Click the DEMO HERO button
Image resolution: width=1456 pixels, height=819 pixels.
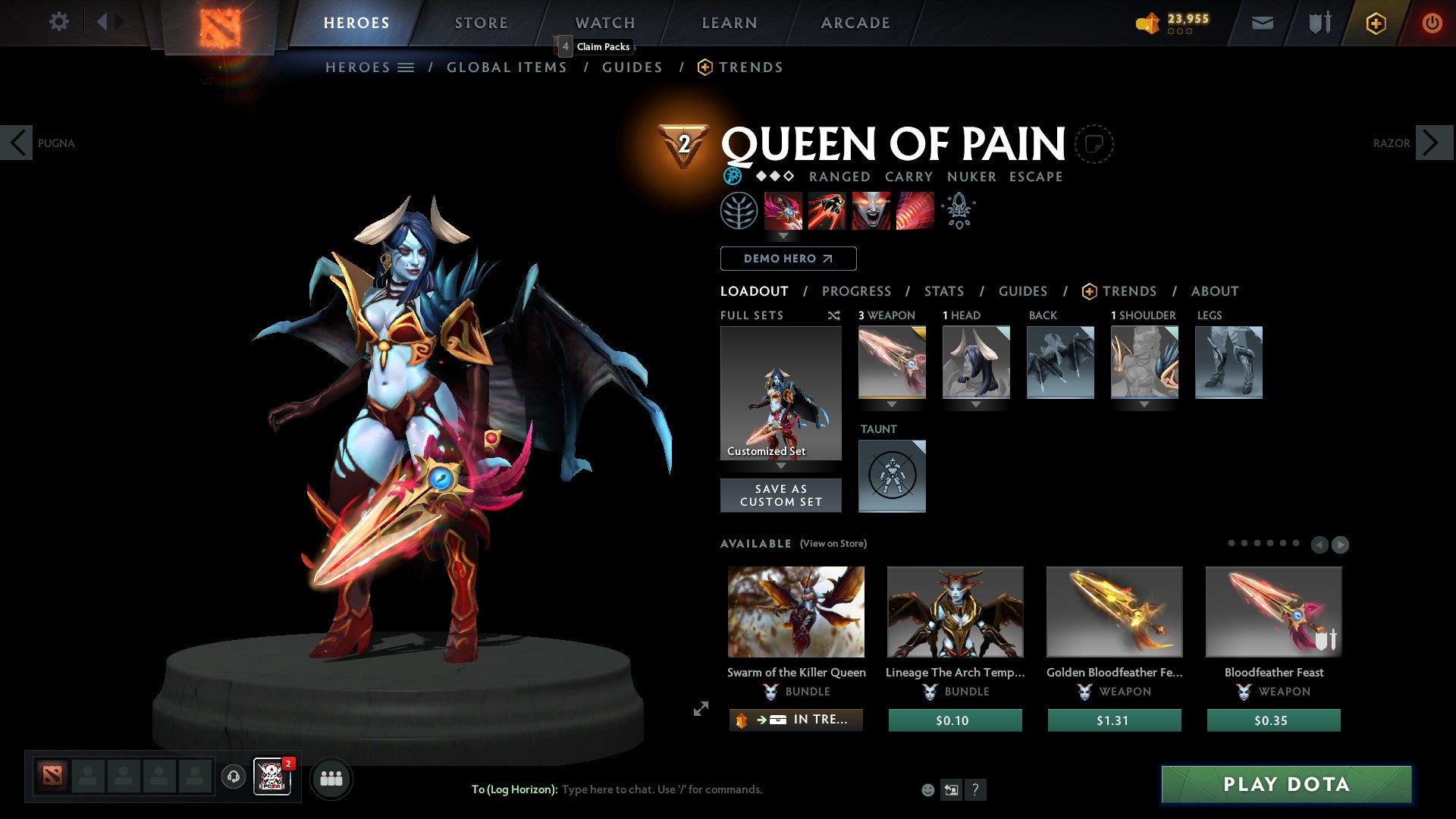[788, 259]
